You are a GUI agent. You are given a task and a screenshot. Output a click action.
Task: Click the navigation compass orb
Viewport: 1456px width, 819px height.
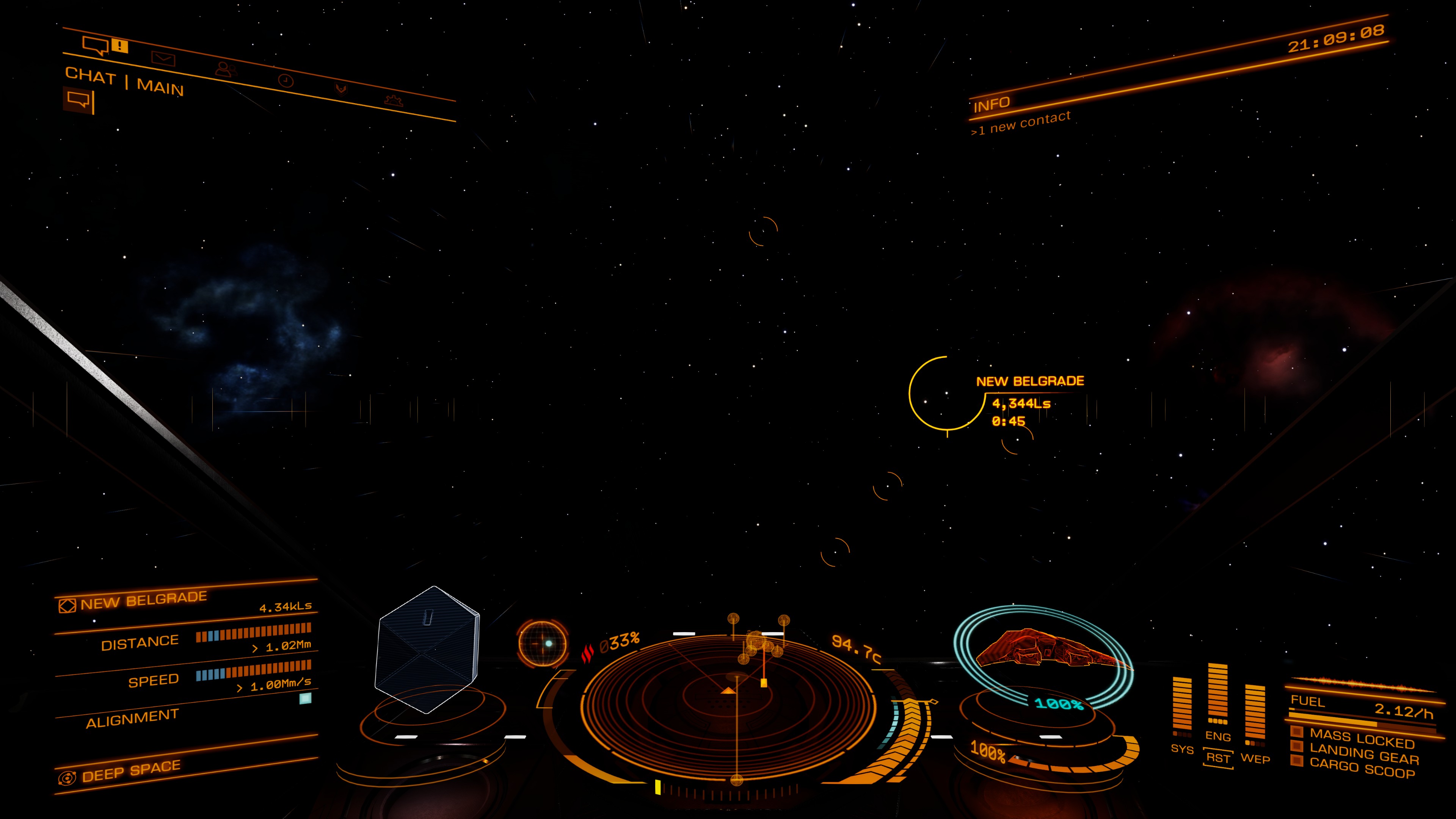click(542, 643)
